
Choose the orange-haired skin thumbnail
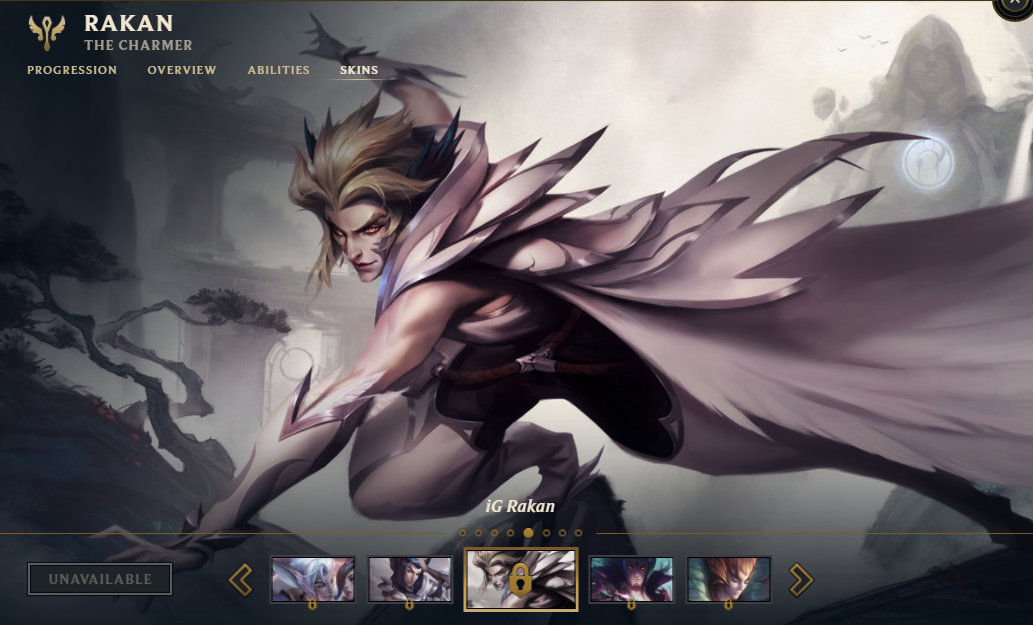coord(729,579)
